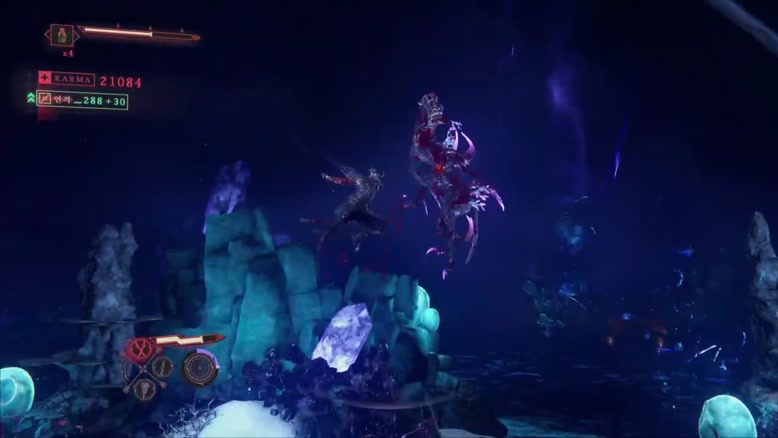Image resolution: width=778 pixels, height=438 pixels.
Task: Choose the lower skull-like weapon slot
Action: [x=144, y=388]
